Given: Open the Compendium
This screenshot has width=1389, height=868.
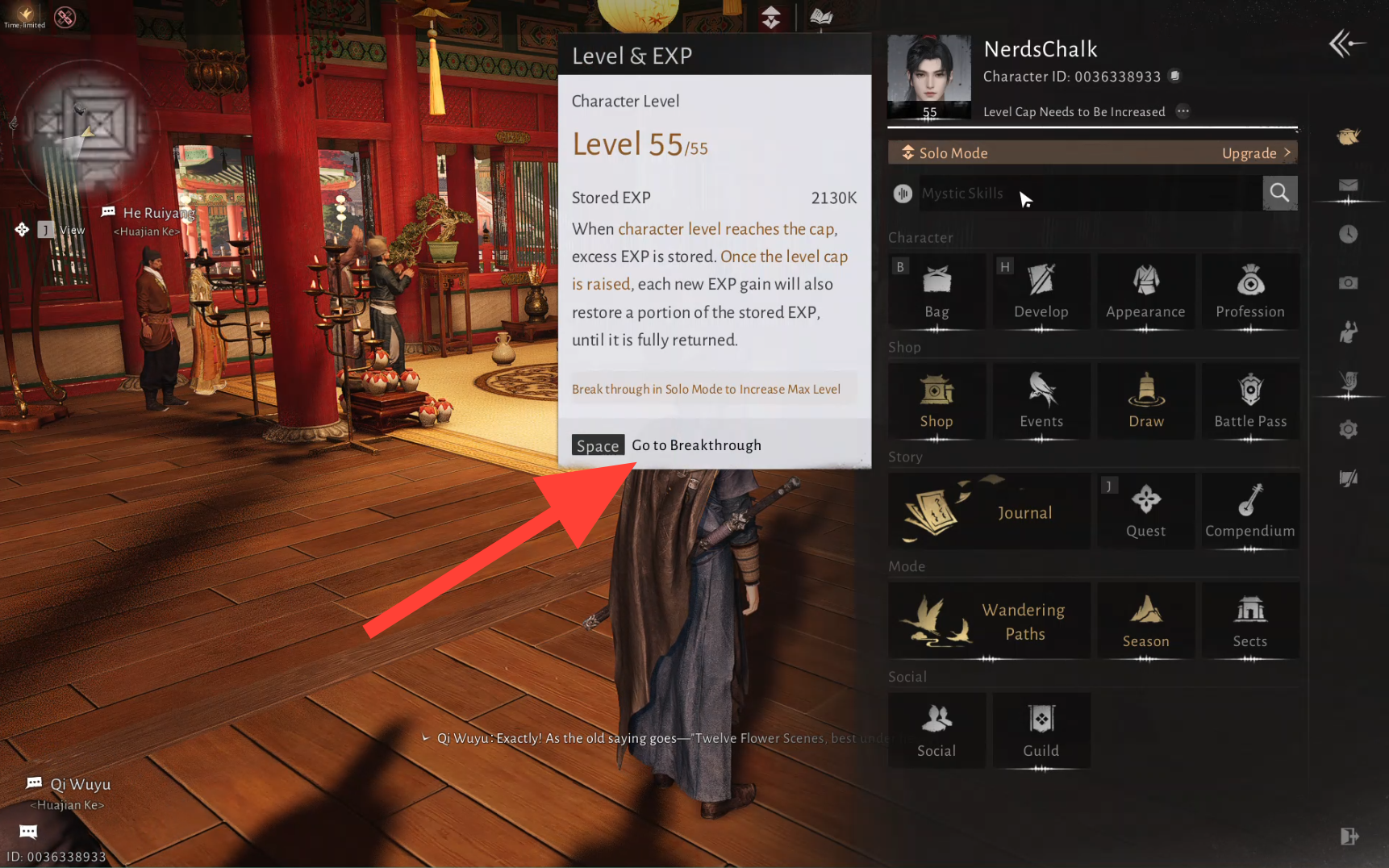Looking at the screenshot, I should [1250, 511].
